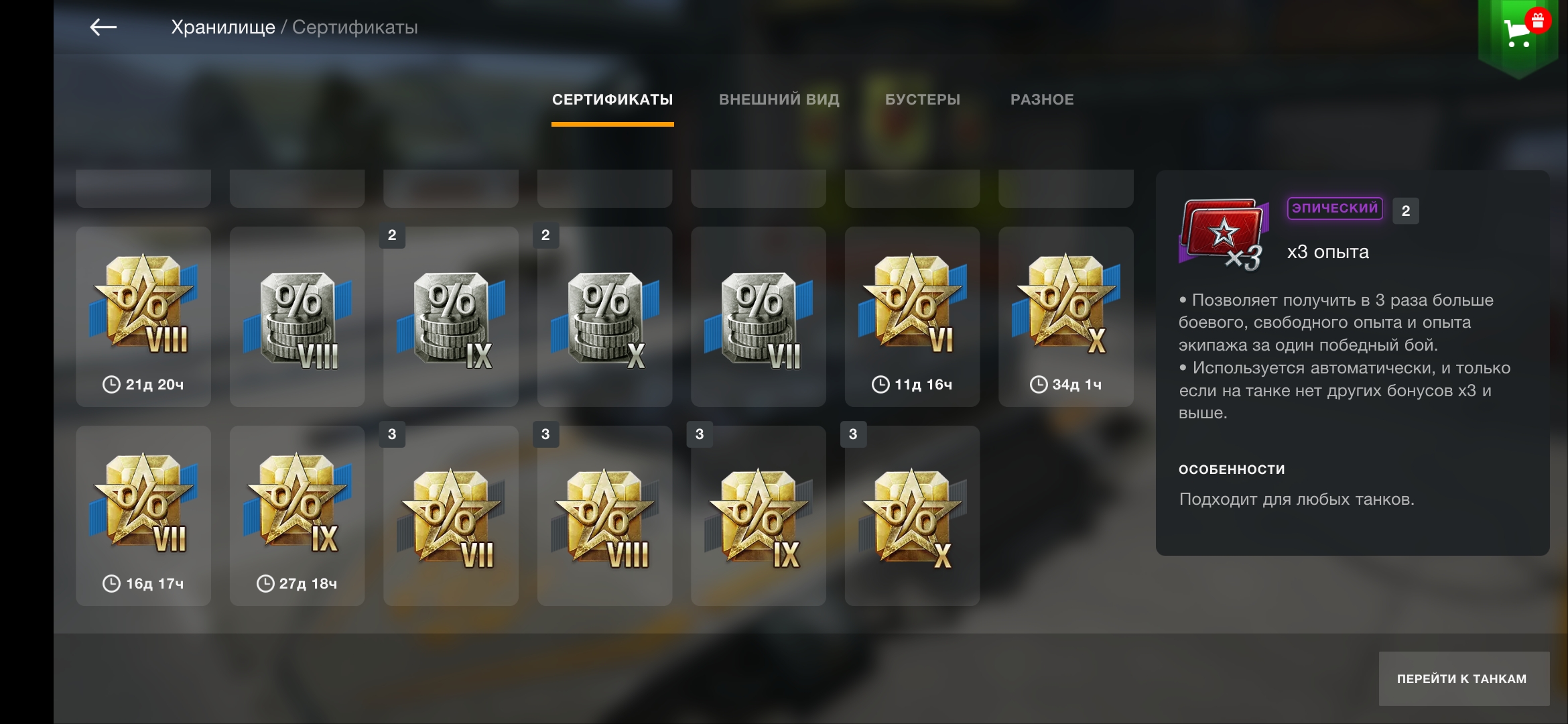
Task: Switch to the Сертификаты tab
Action: click(x=612, y=100)
